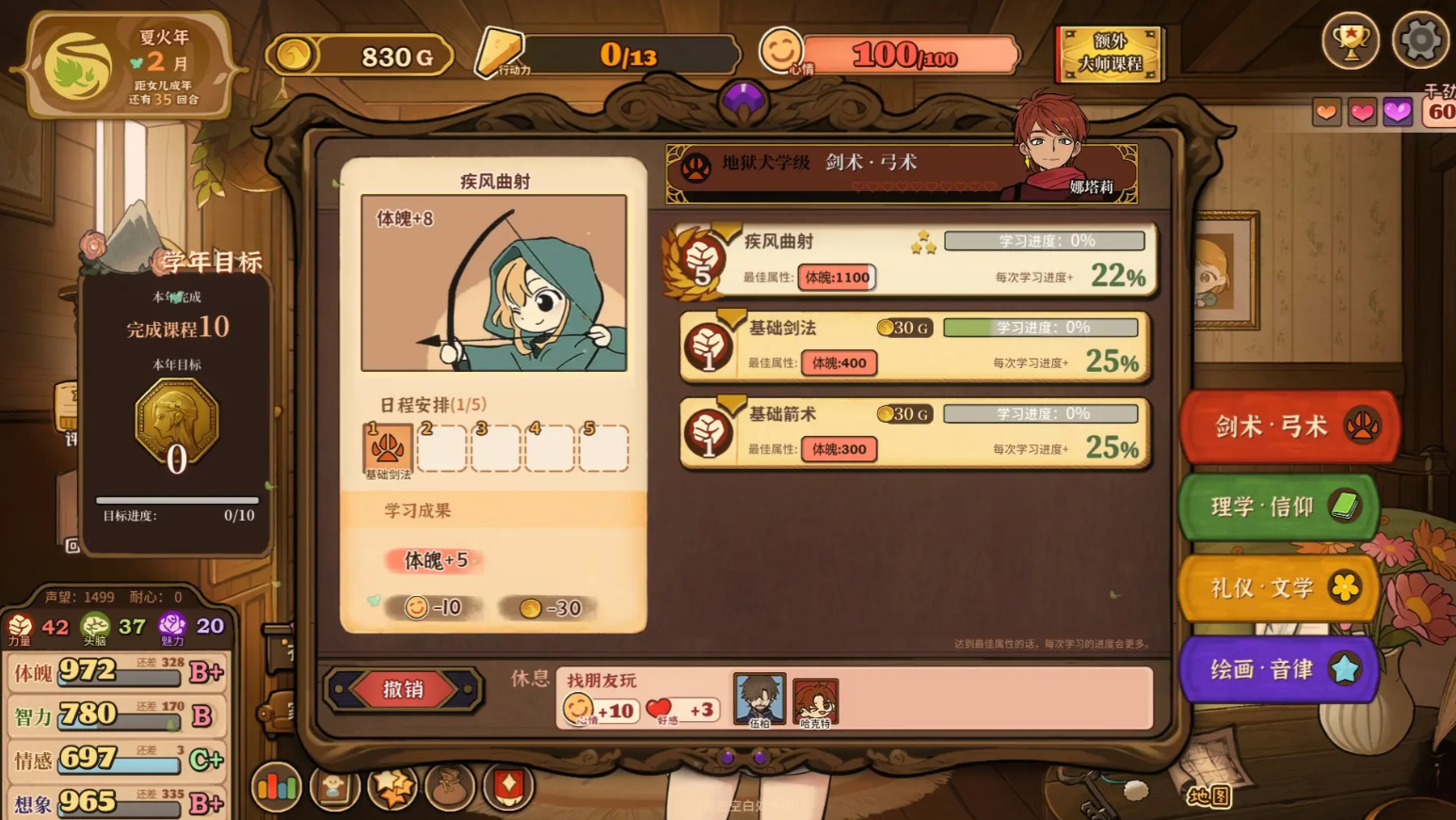Viewport: 1456px width, 820px height.
Task: Click 伍柏's friend portrait thumbnail
Action: (x=760, y=699)
